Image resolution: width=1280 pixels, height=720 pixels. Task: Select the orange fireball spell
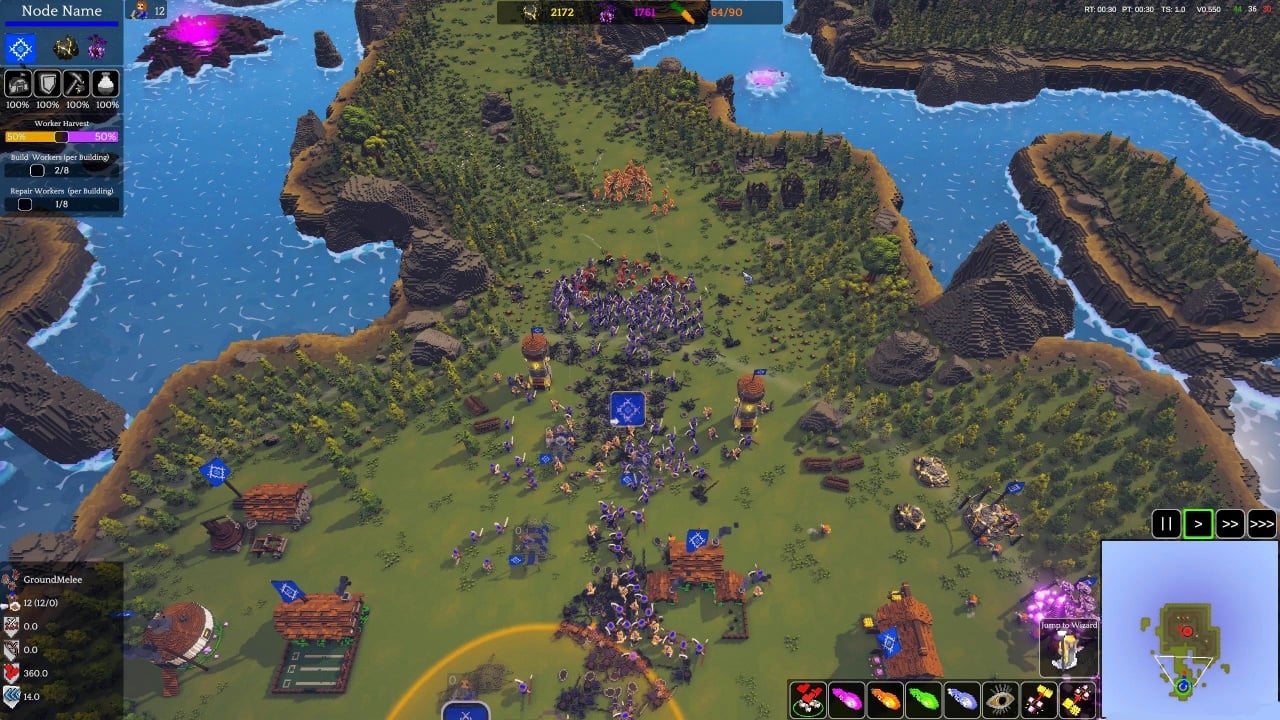tap(885, 698)
